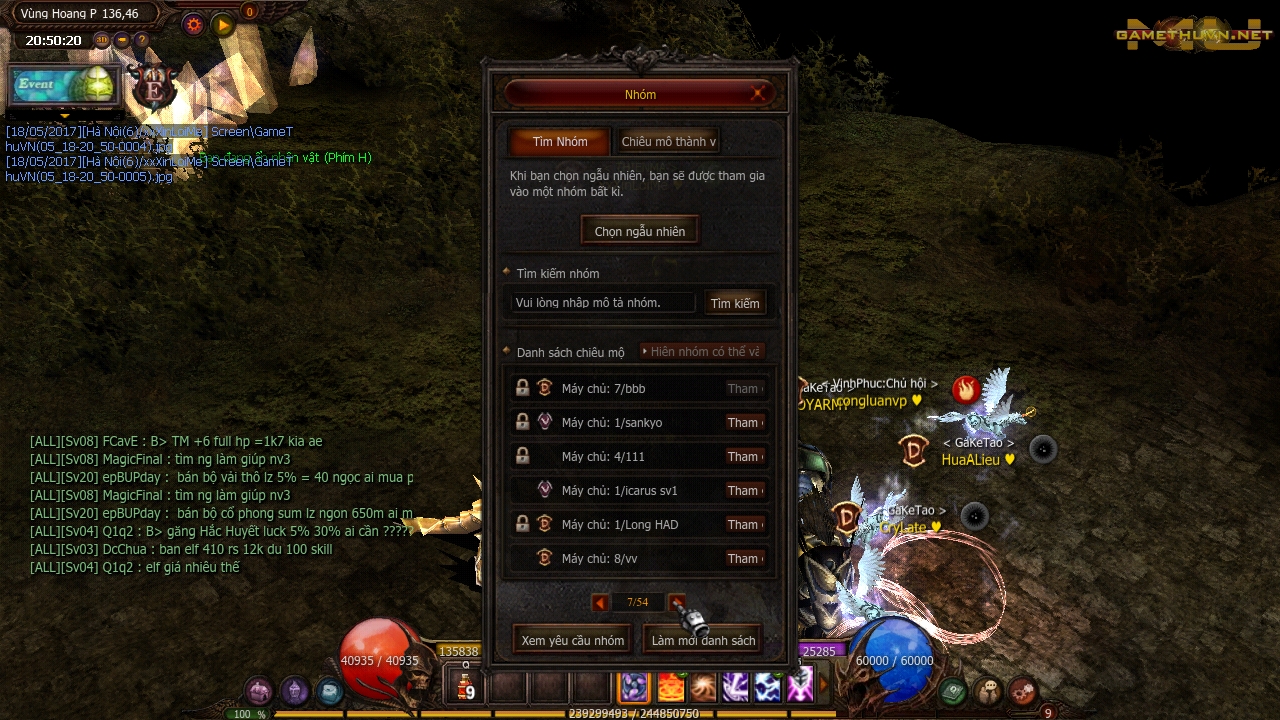Switch to the 'Chiêu mô thành v' tab

tap(668, 141)
